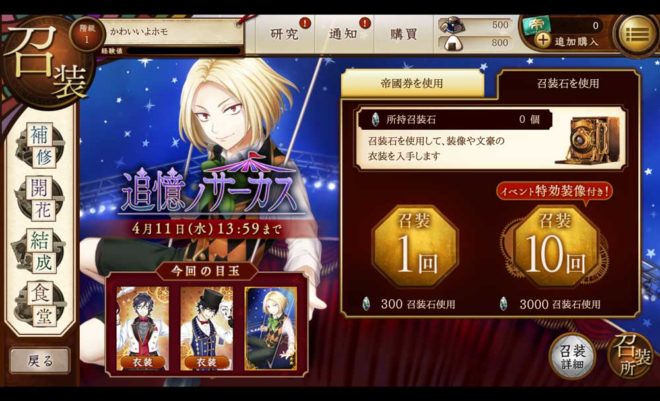Tap the 追加購入 plus button
Screen dimensions: 660x401
tap(543, 41)
